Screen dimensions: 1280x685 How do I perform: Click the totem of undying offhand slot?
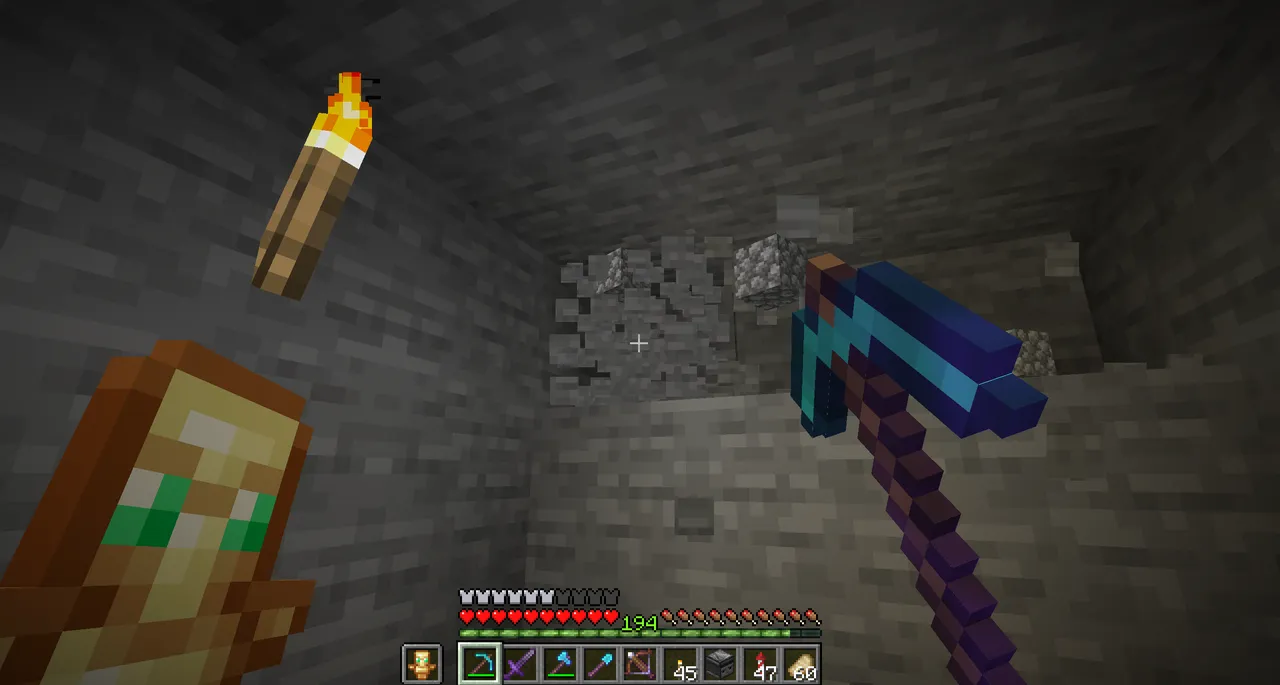pyautogui.click(x=421, y=664)
